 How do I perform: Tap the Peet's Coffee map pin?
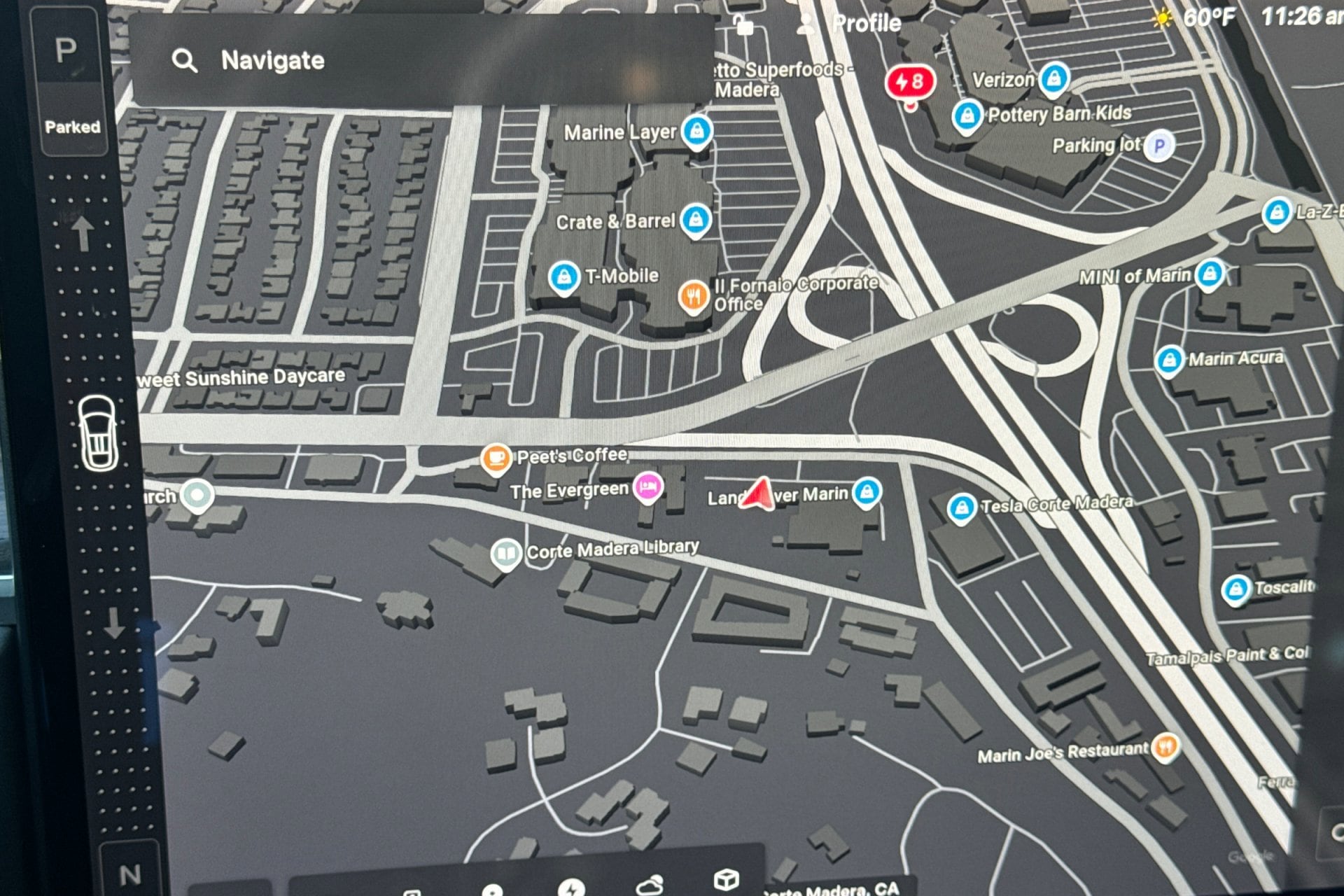click(496, 458)
